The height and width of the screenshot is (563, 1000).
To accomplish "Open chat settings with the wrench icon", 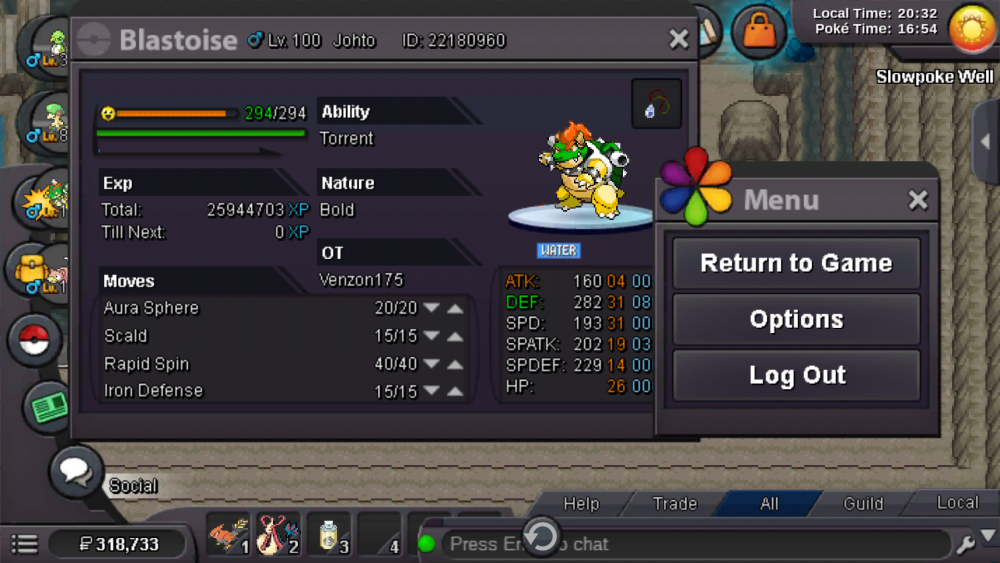I will coord(966,544).
